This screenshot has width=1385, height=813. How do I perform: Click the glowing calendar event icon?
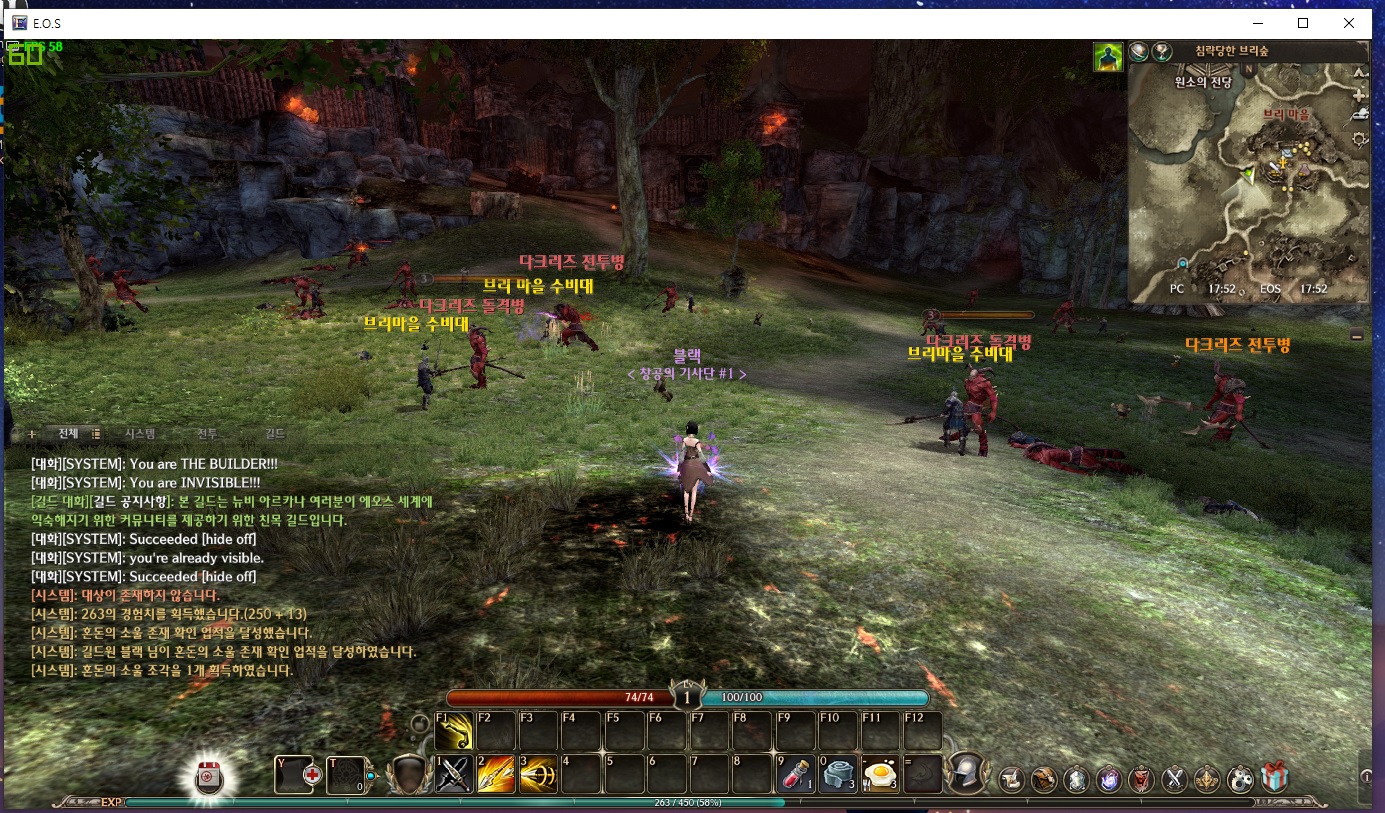coord(209,777)
